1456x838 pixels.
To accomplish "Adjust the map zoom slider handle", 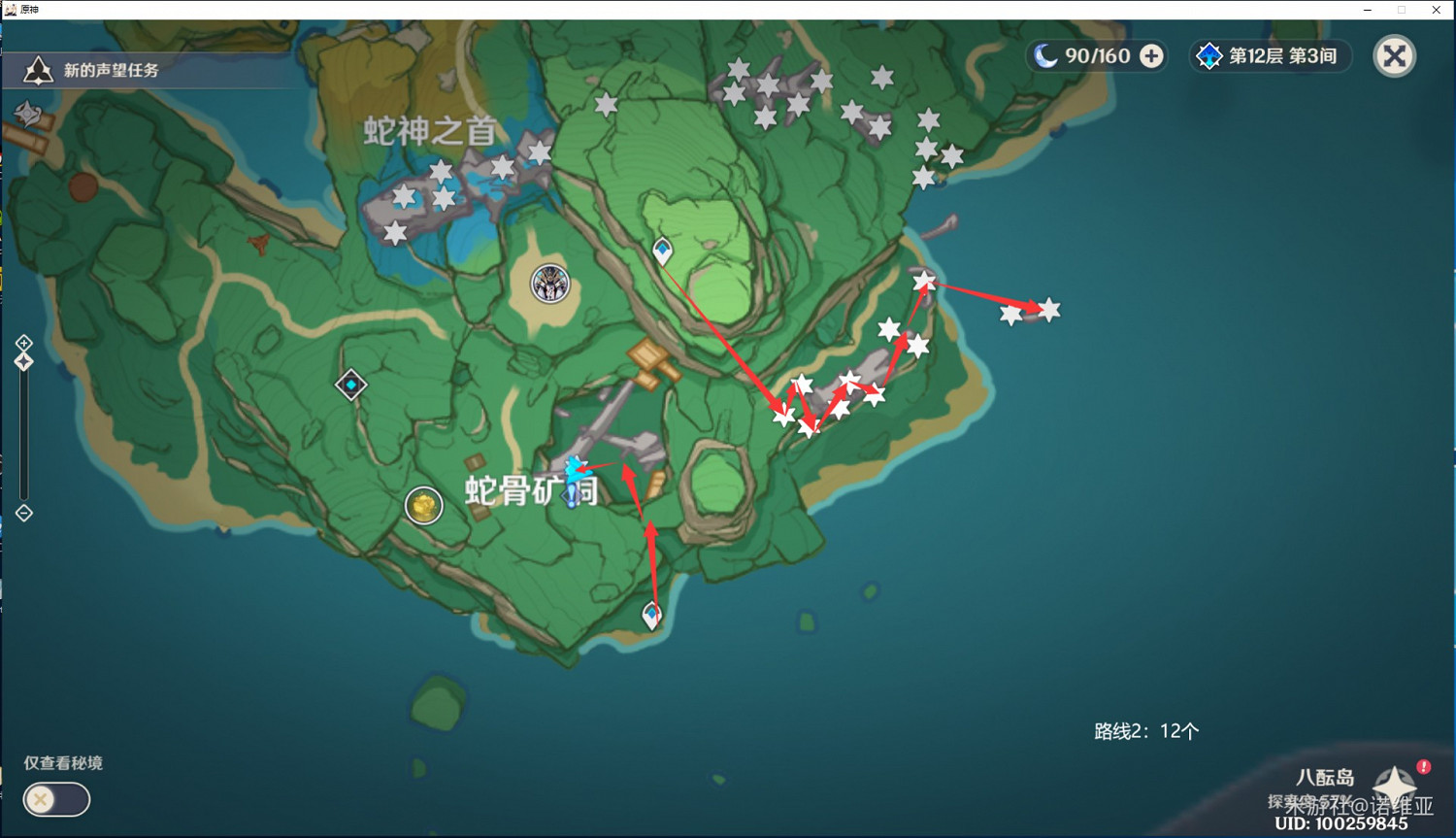I will click(22, 361).
